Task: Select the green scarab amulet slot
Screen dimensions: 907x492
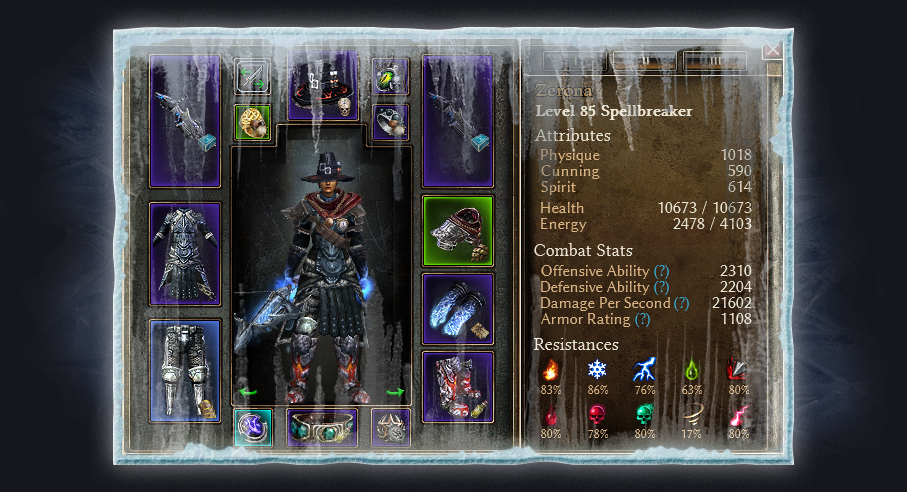Action: click(390, 76)
